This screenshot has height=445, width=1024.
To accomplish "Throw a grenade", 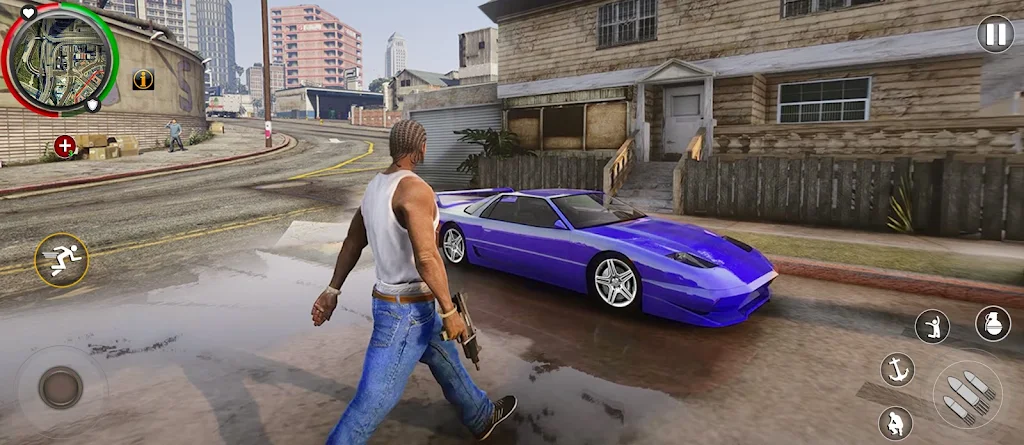I will (x=992, y=324).
